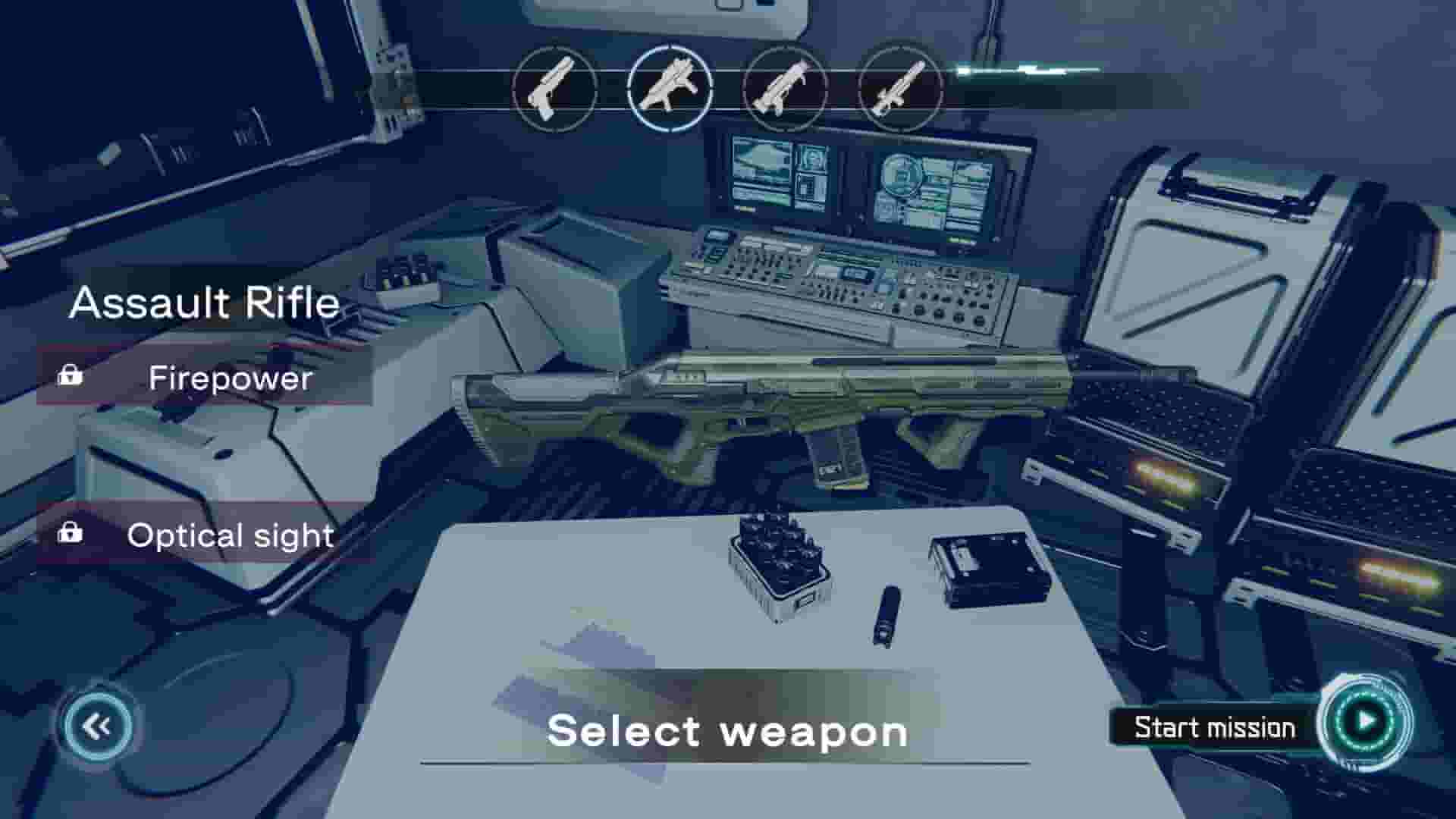This screenshot has width=1456, height=819.
Task: Click the glowing progress bar near top right
Action: pos(1024,72)
